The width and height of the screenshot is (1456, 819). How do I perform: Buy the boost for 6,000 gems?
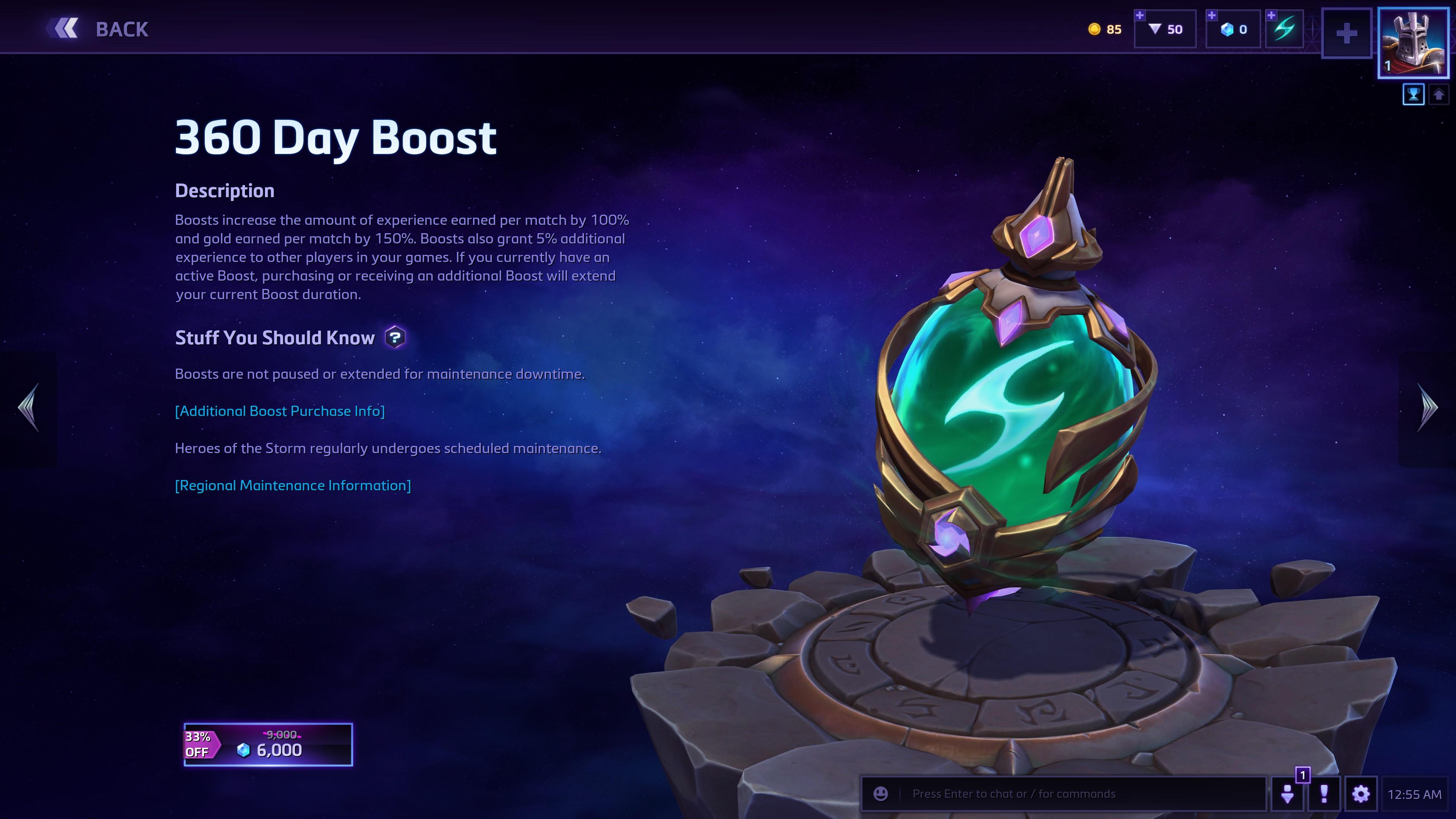coord(268,744)
